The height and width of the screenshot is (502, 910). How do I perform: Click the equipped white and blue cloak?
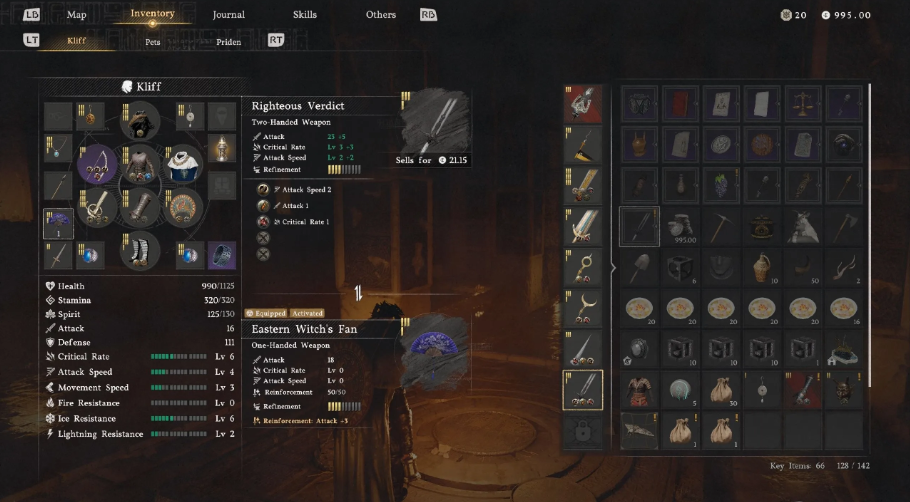183,164
